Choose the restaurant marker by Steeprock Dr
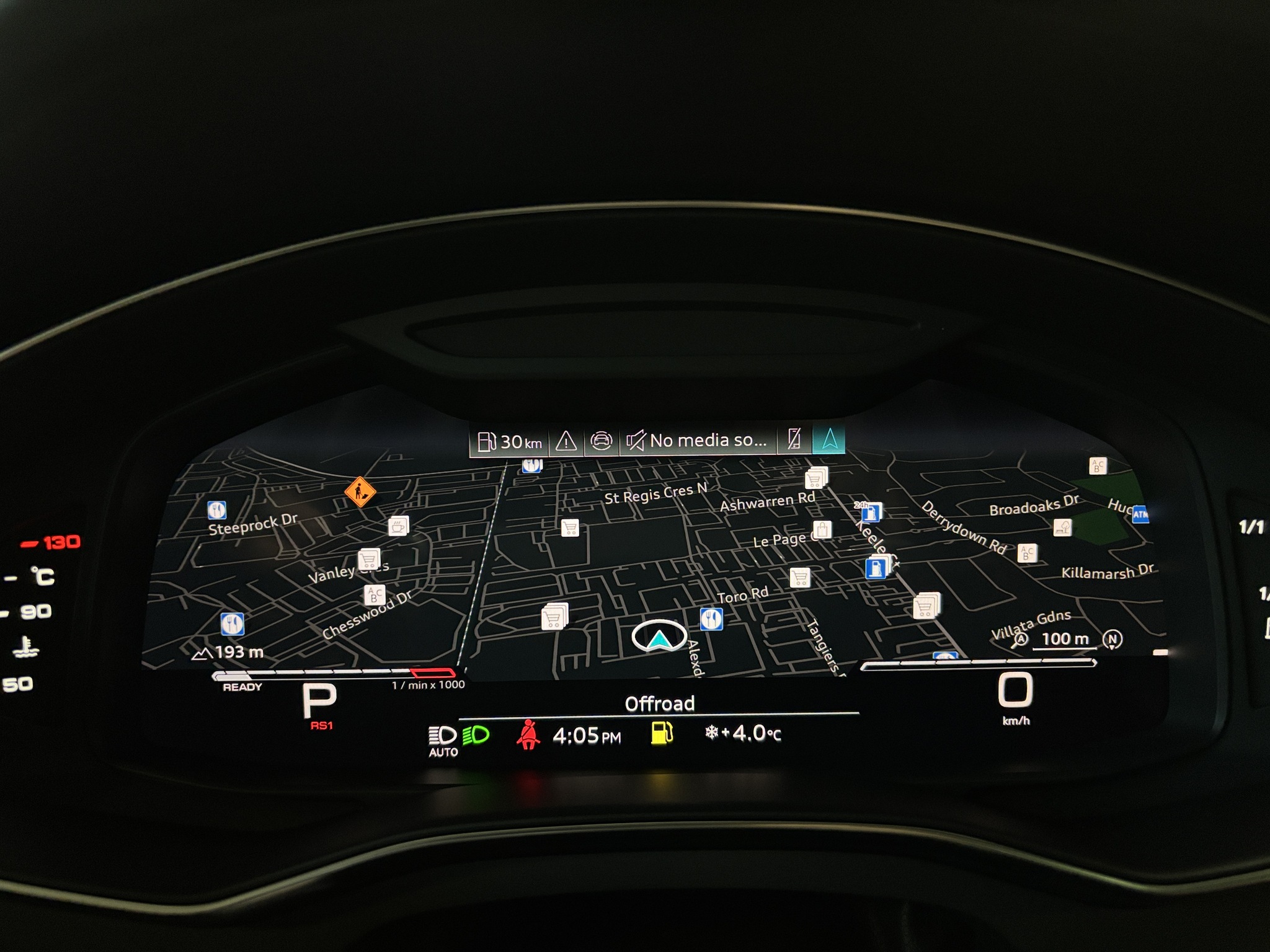Screen dimensions: 1270x952 (x=216, y=510)
